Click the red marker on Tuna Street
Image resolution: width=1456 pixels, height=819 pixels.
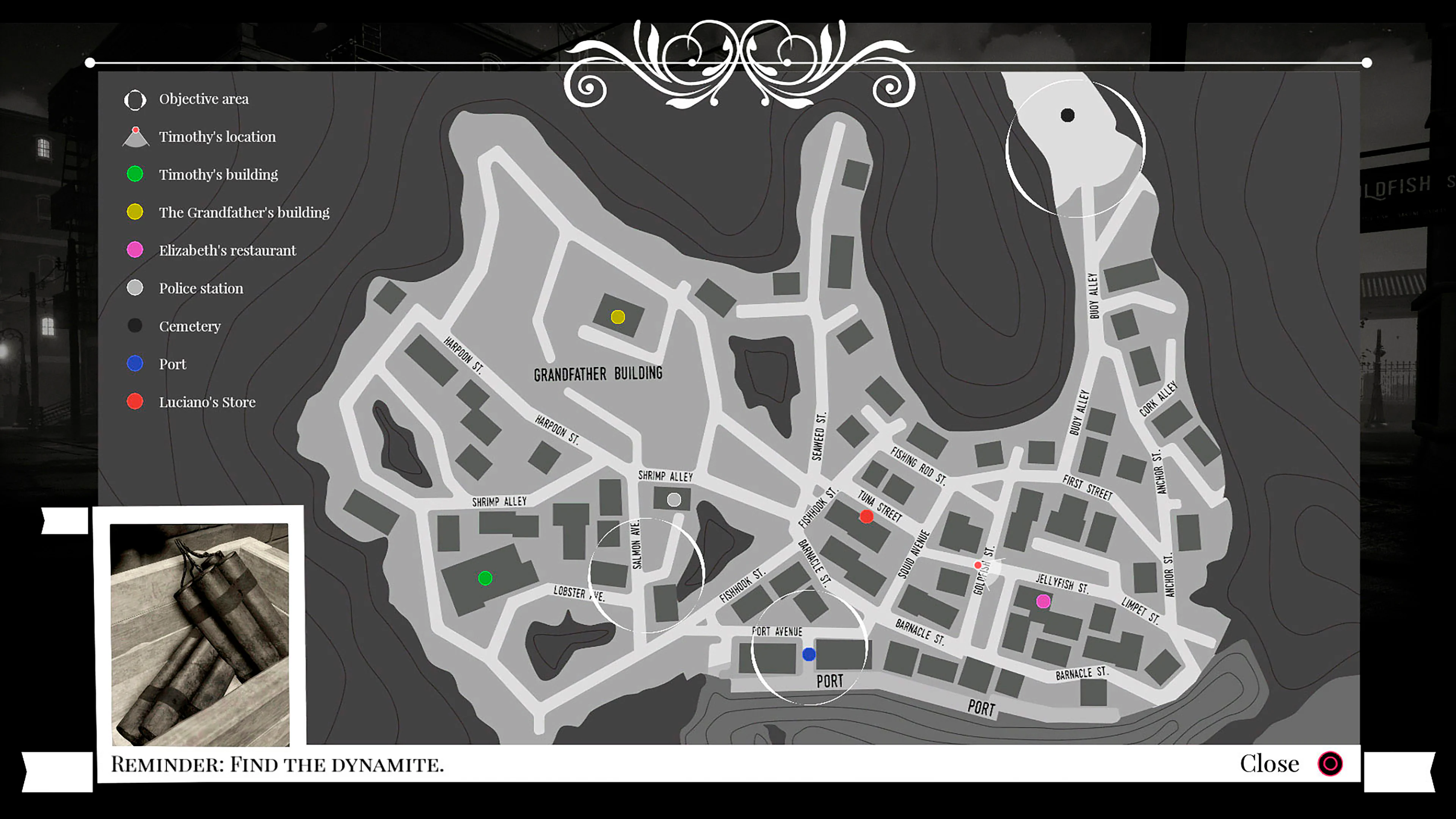click(866, 516)
